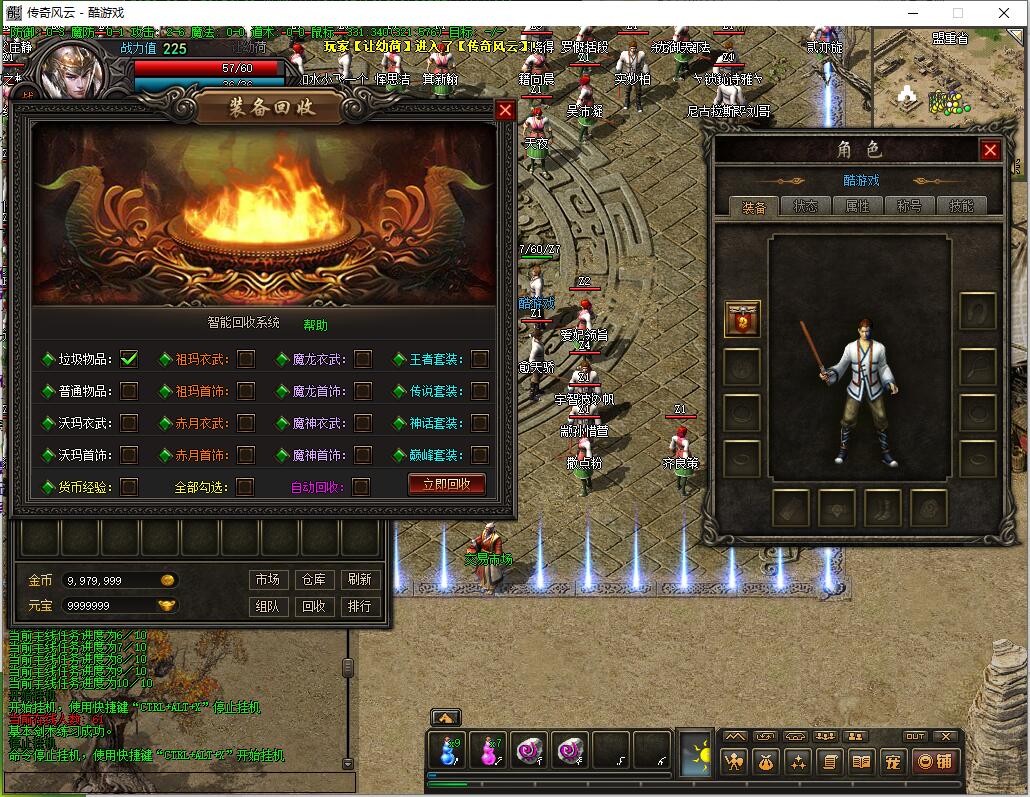Viewport: 1030px width, 797px height.
Task: Open the 仓库 warehouse button
Action: [313, 580]
